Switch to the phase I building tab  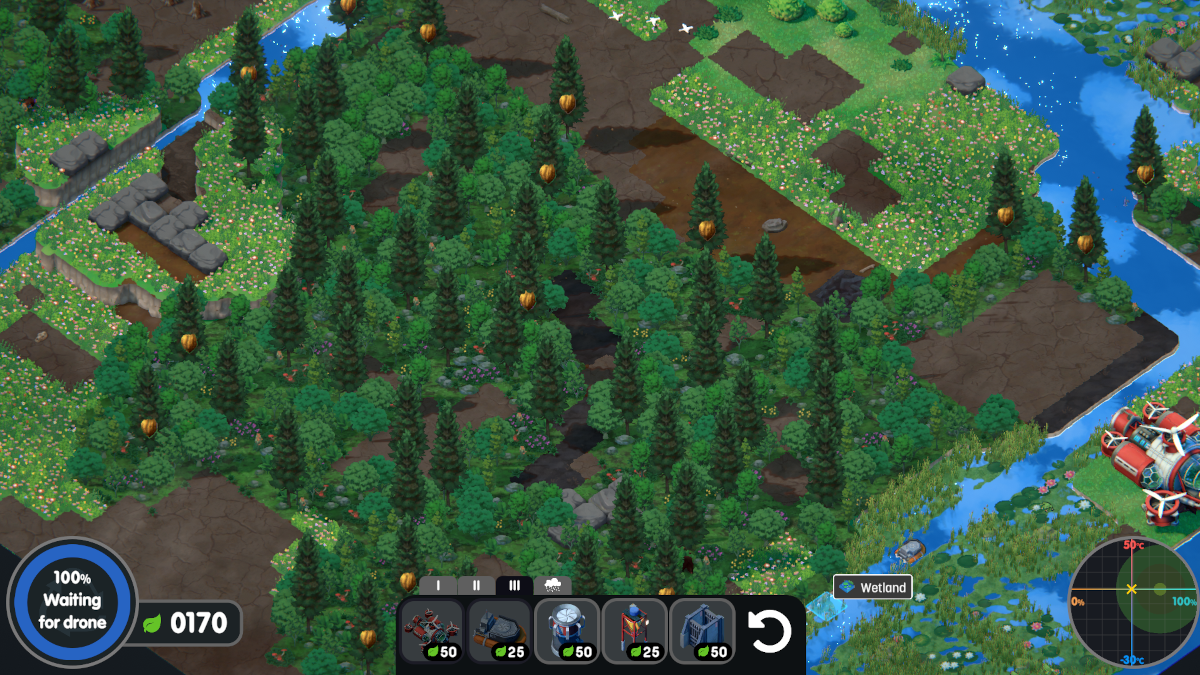(x=438, y=586)
